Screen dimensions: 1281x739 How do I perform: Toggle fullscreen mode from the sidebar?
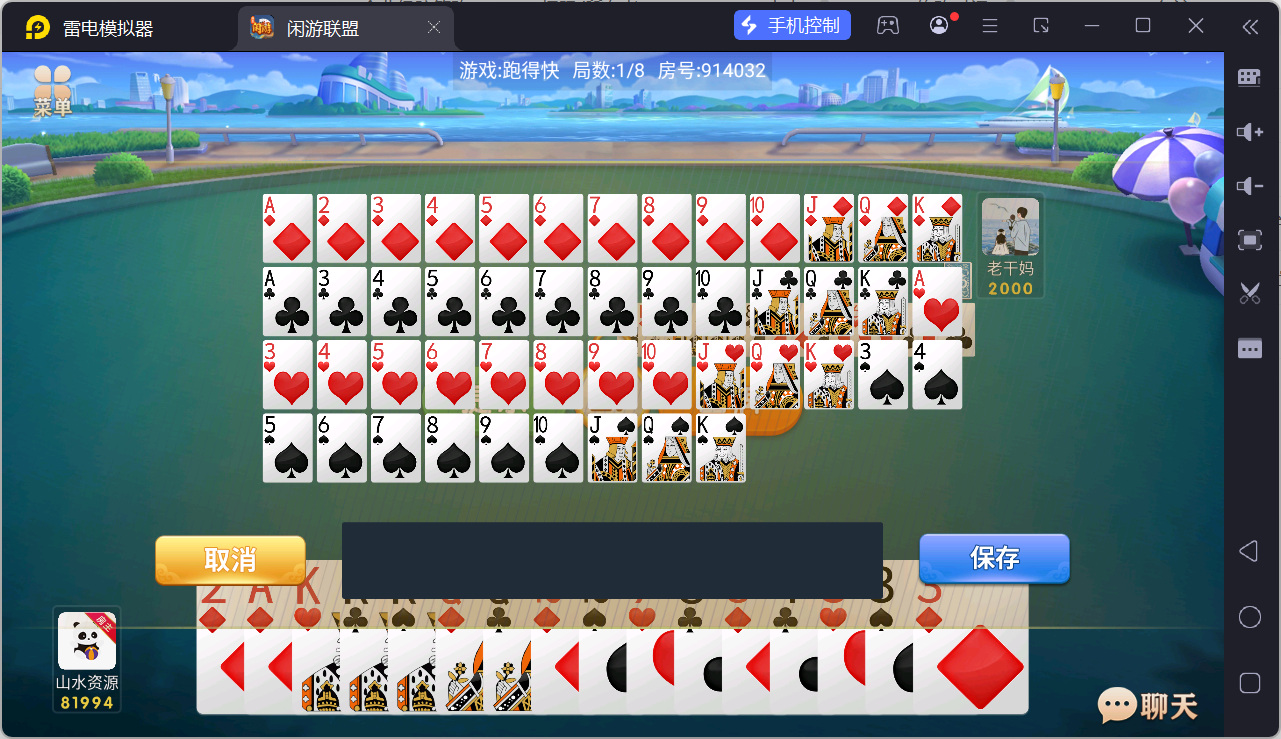pyautogui.click(x=1248, y=240)
